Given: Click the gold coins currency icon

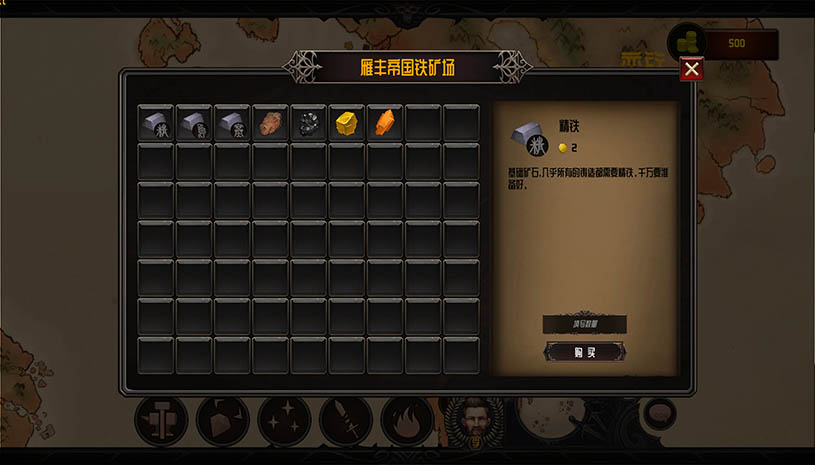Looking at the screenshot, I should (x=686, y=43).
